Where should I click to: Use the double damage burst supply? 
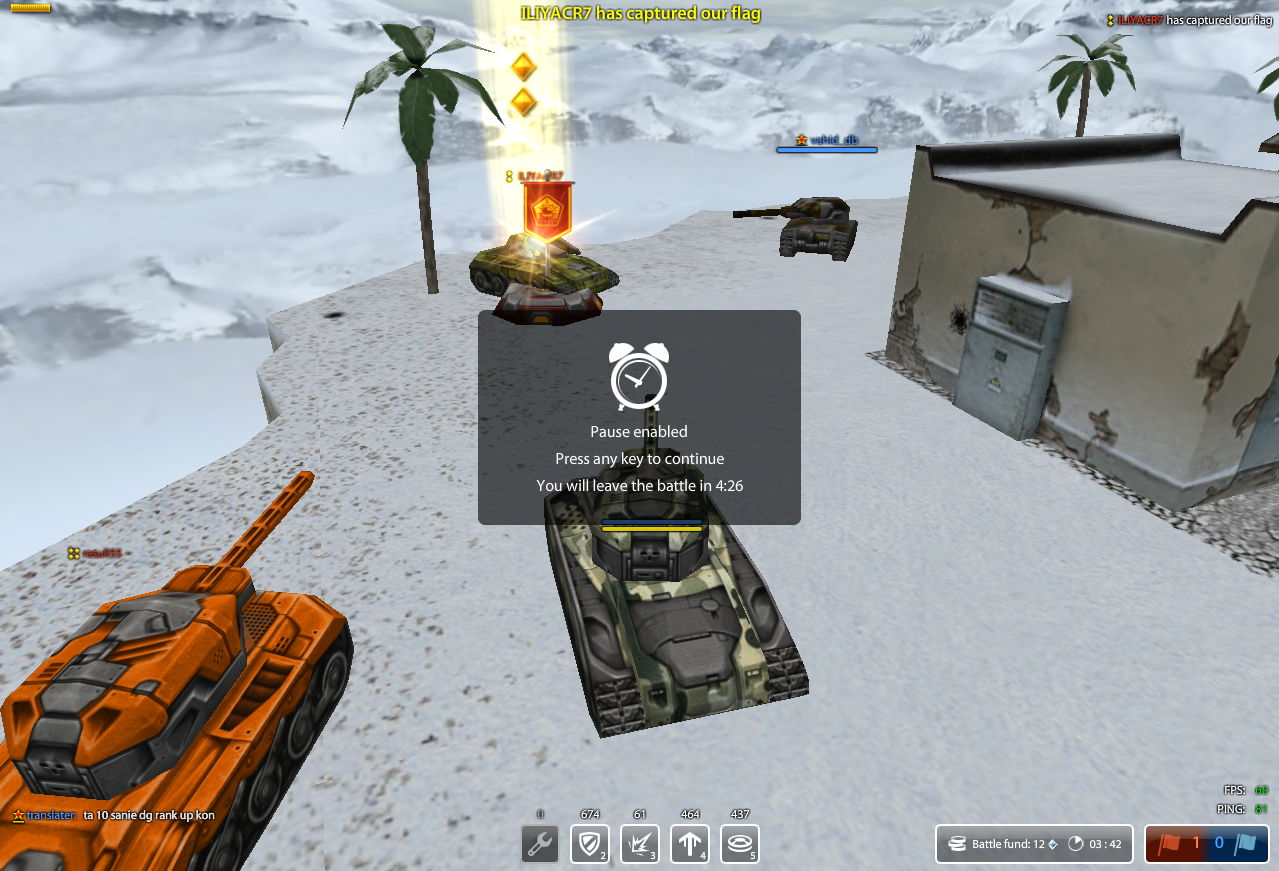(x=640, y=843)
